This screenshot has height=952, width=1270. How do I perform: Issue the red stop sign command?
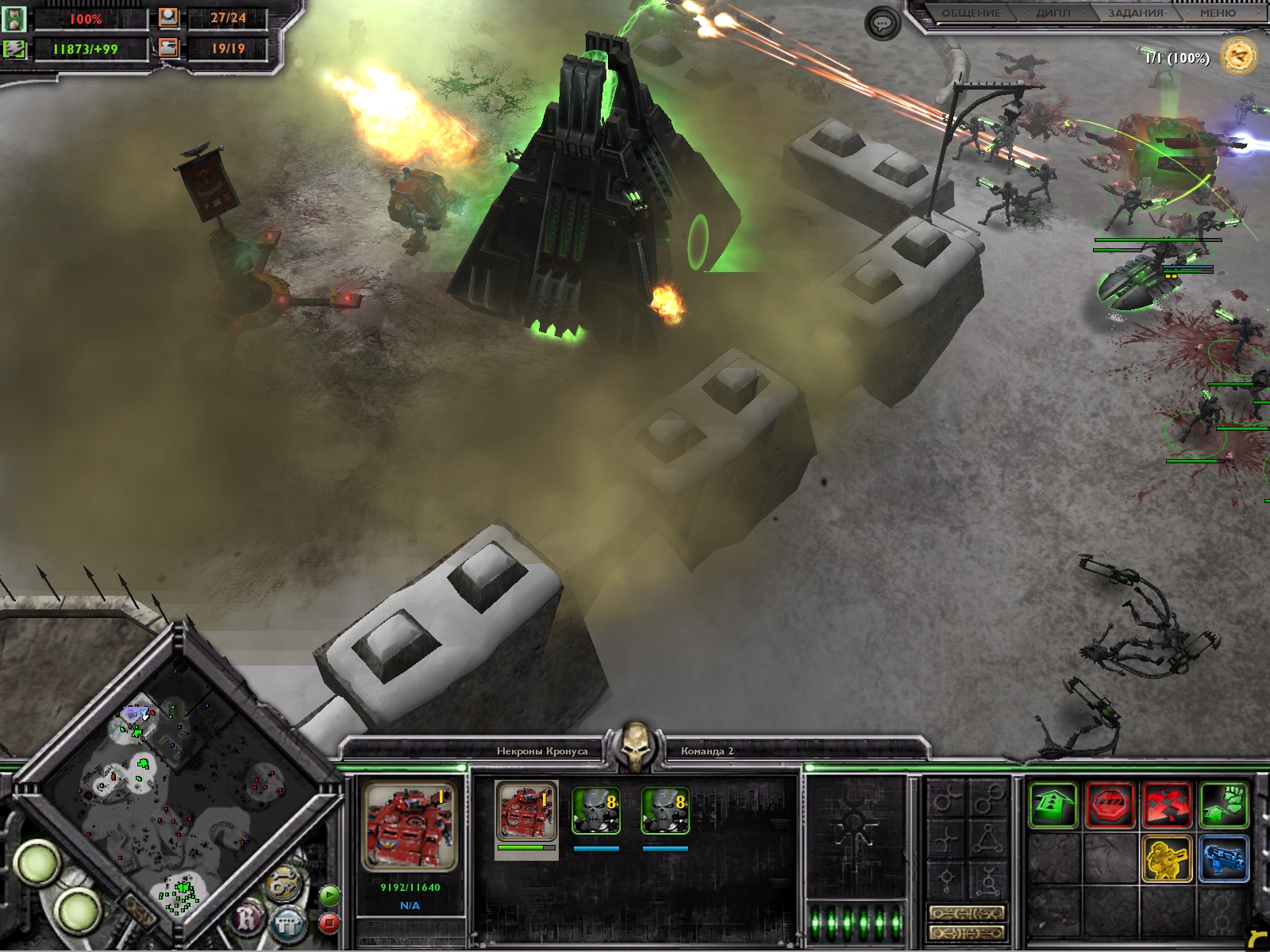click(1110, 805)
